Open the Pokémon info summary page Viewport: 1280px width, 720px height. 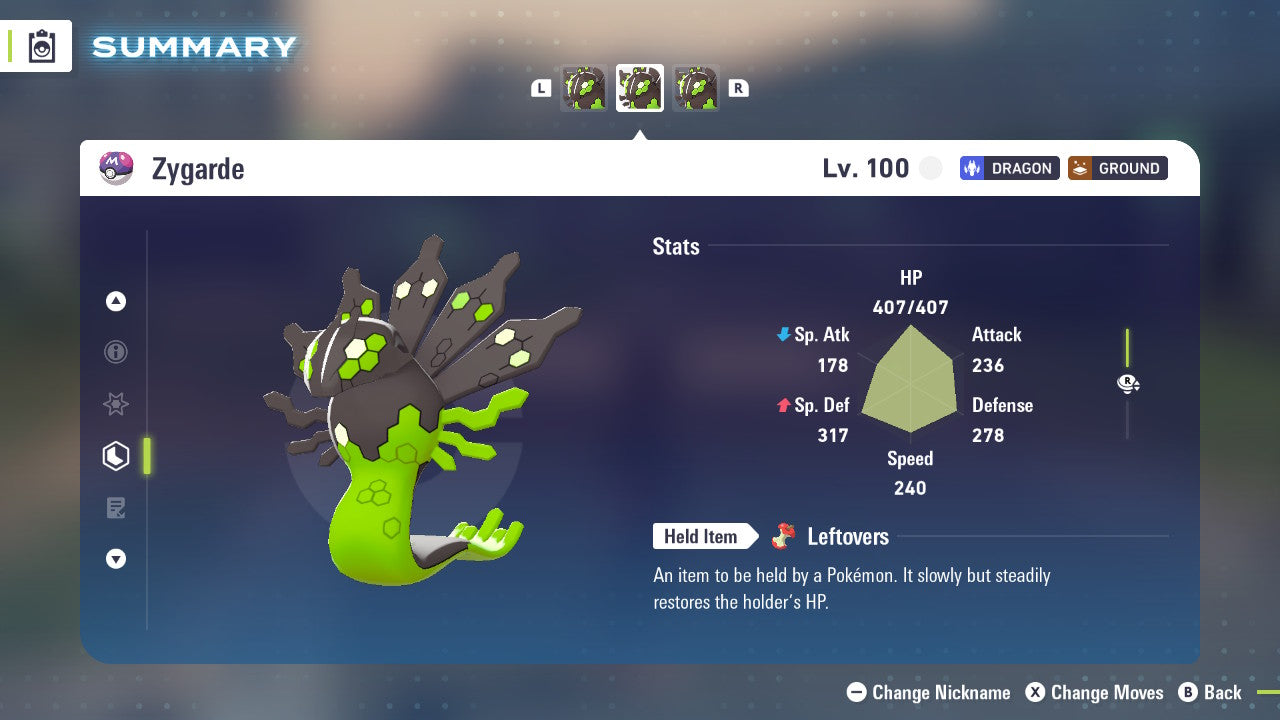click(x=116, y=352)
